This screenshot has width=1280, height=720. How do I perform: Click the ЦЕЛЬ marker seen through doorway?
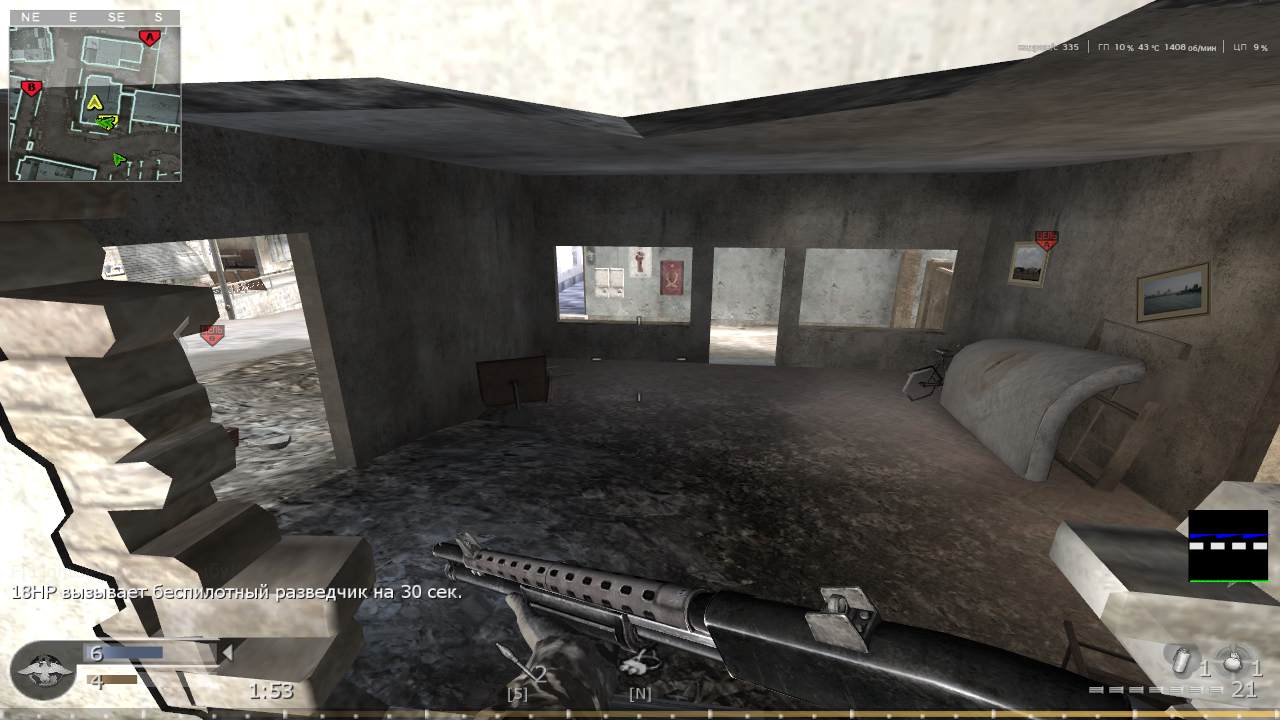tap(212, 335)
